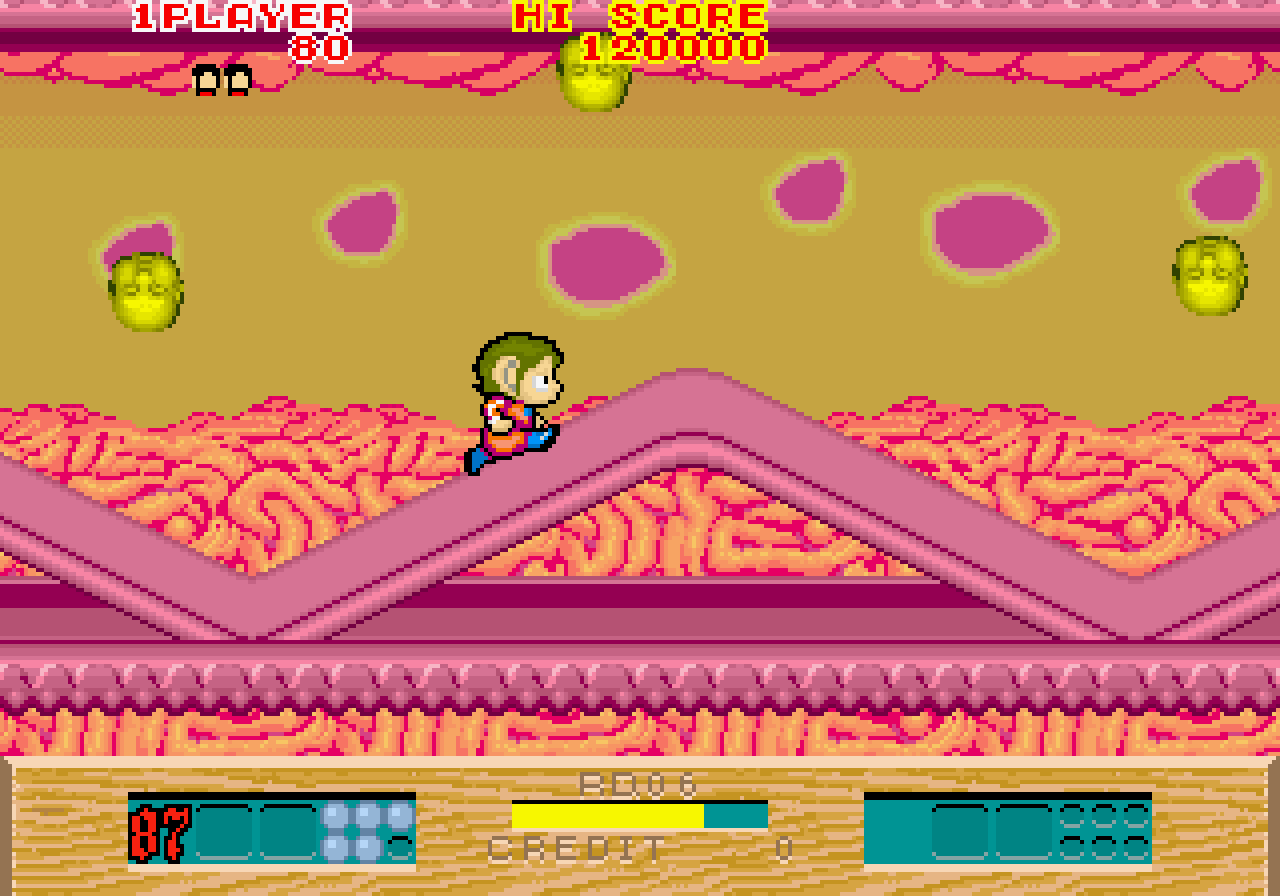The width and height of the screenshot is (1280, 896).
Task: Click the large pink oval in the background center
Action: [x=603, y=262]
